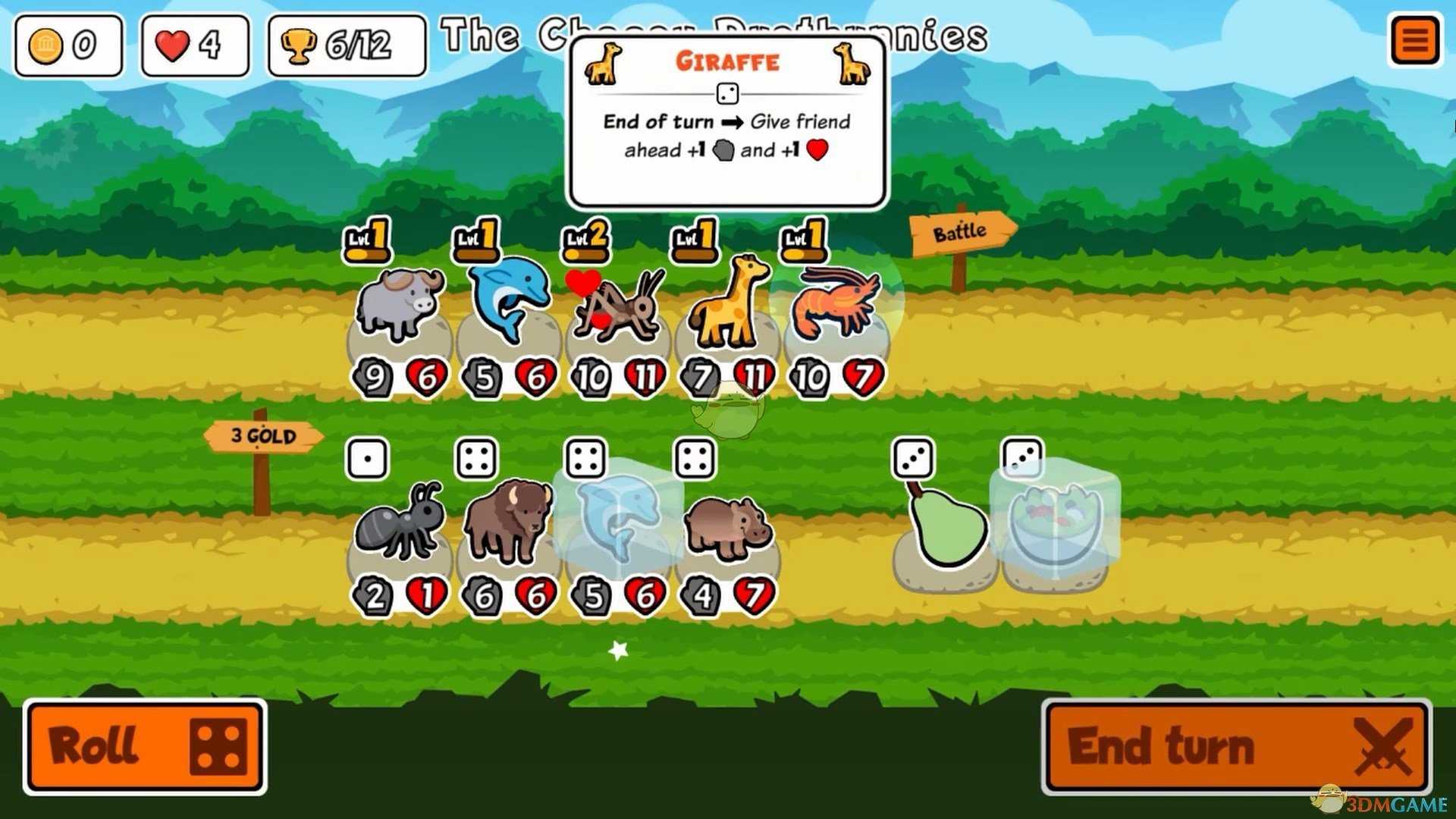Click the die above the ant
1456x819 pixels.
tap(369, 458)
